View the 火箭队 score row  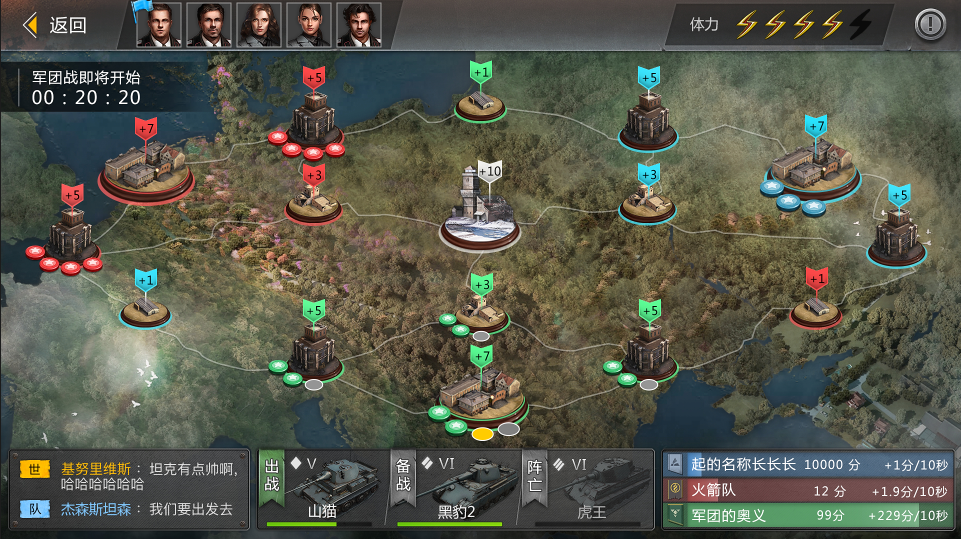[806, 490]
